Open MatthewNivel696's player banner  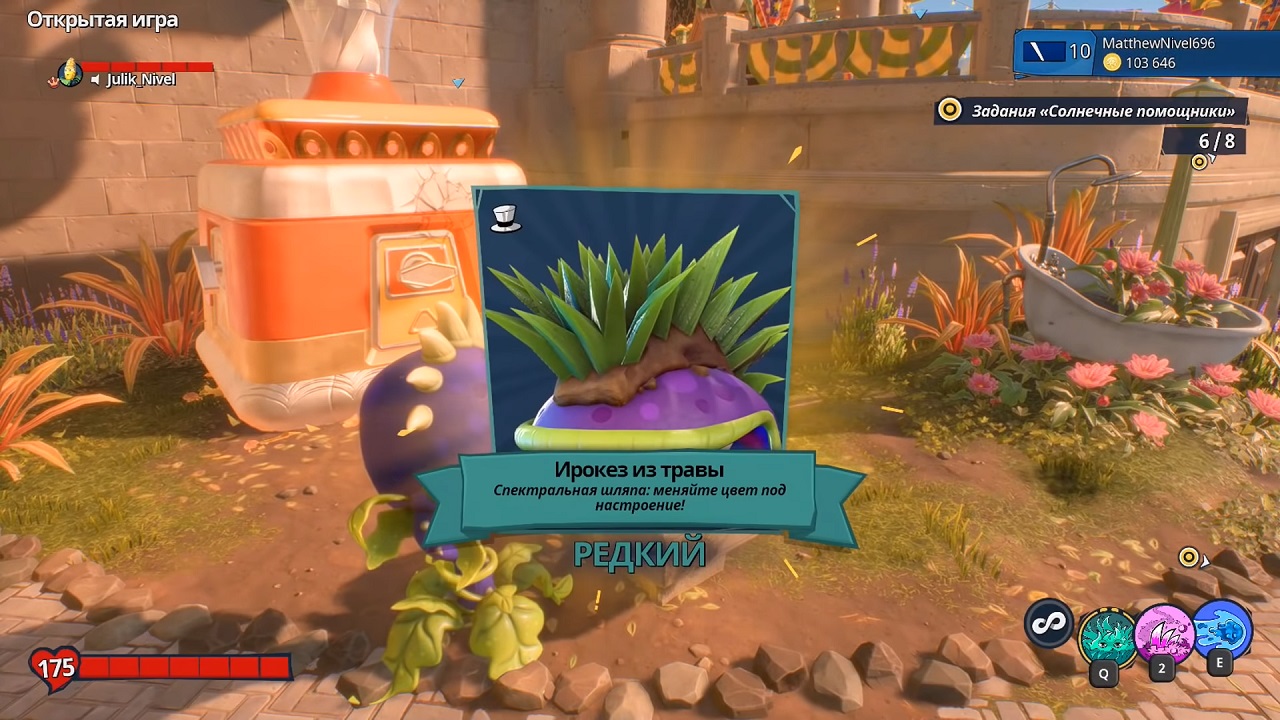(1146, 53)
